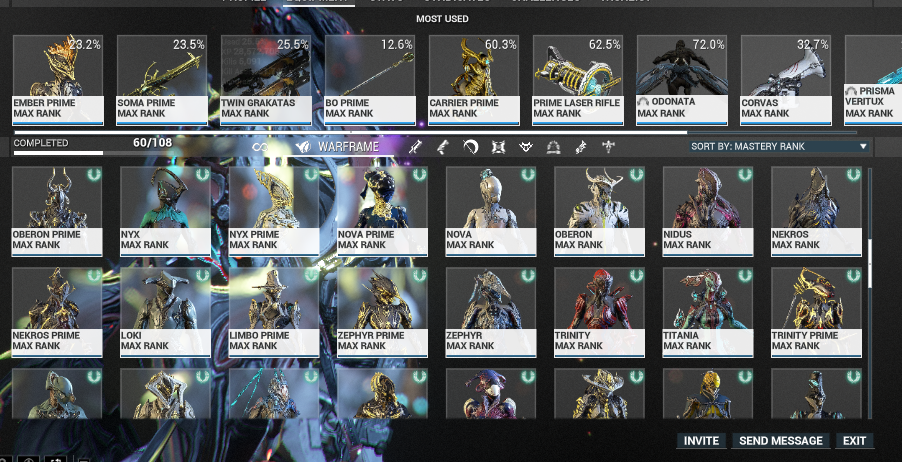Choose the Corvas weapon tile

[x=786, y=80]
